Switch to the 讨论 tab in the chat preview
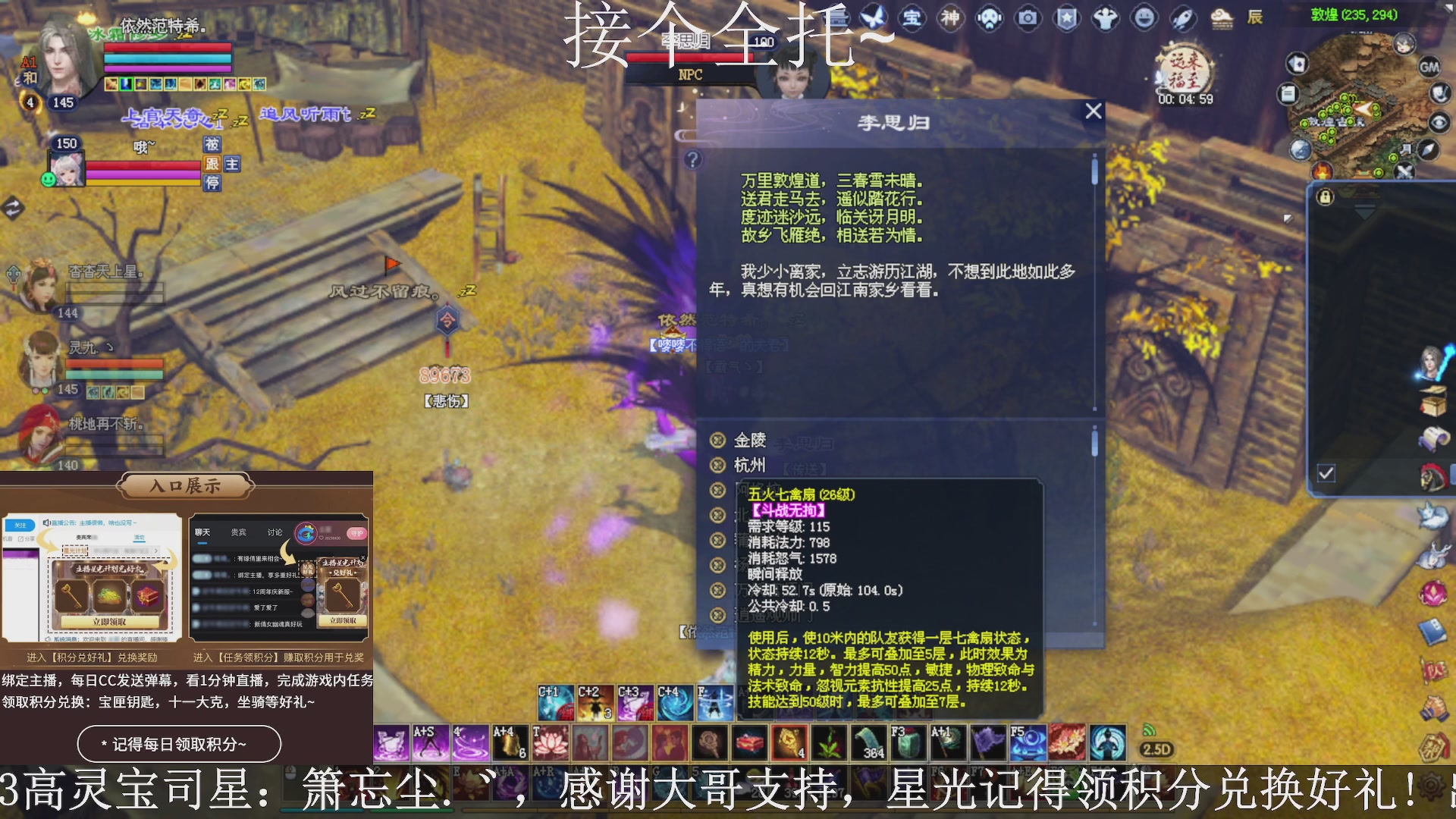Image resolution: width=1456 pixels, height=819 pixels. pos(275,532)
